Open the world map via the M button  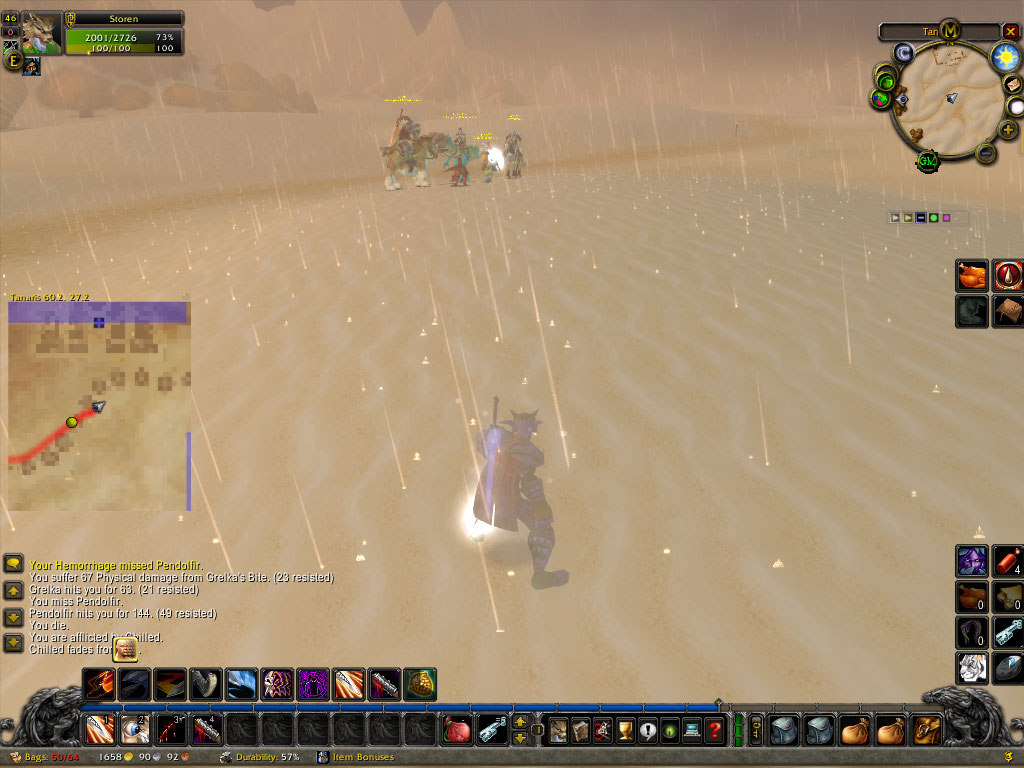click(x=950, y=30)
